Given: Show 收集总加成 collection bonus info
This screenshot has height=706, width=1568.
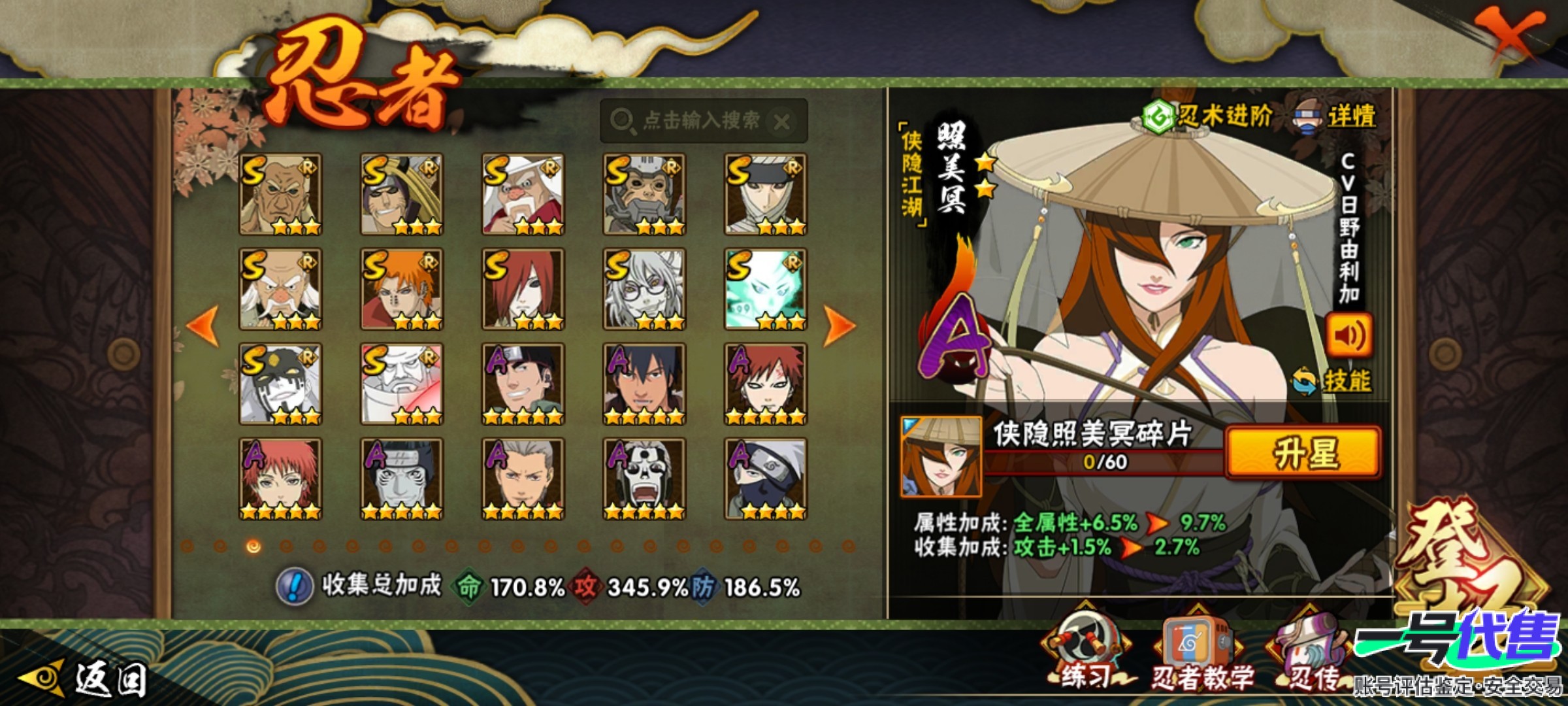Looking at the screenshot, I should point(295,586).
